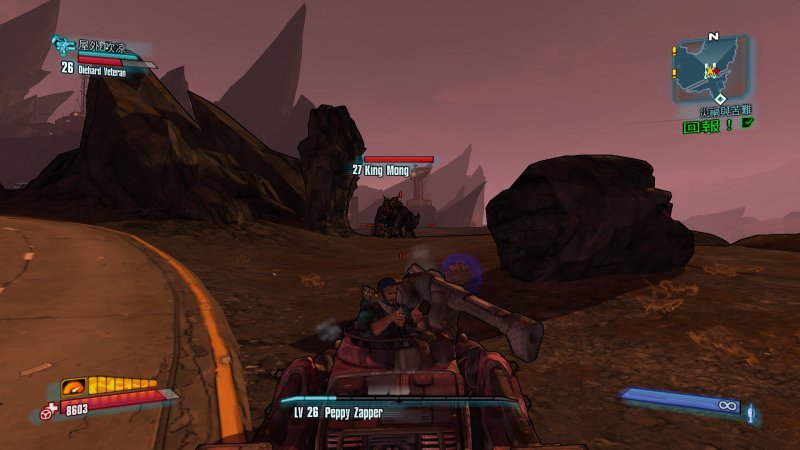The width and height of the screenshot is (800, 450).
Task: Click the yellow star marker on minimap
Action: pos(711,70)
